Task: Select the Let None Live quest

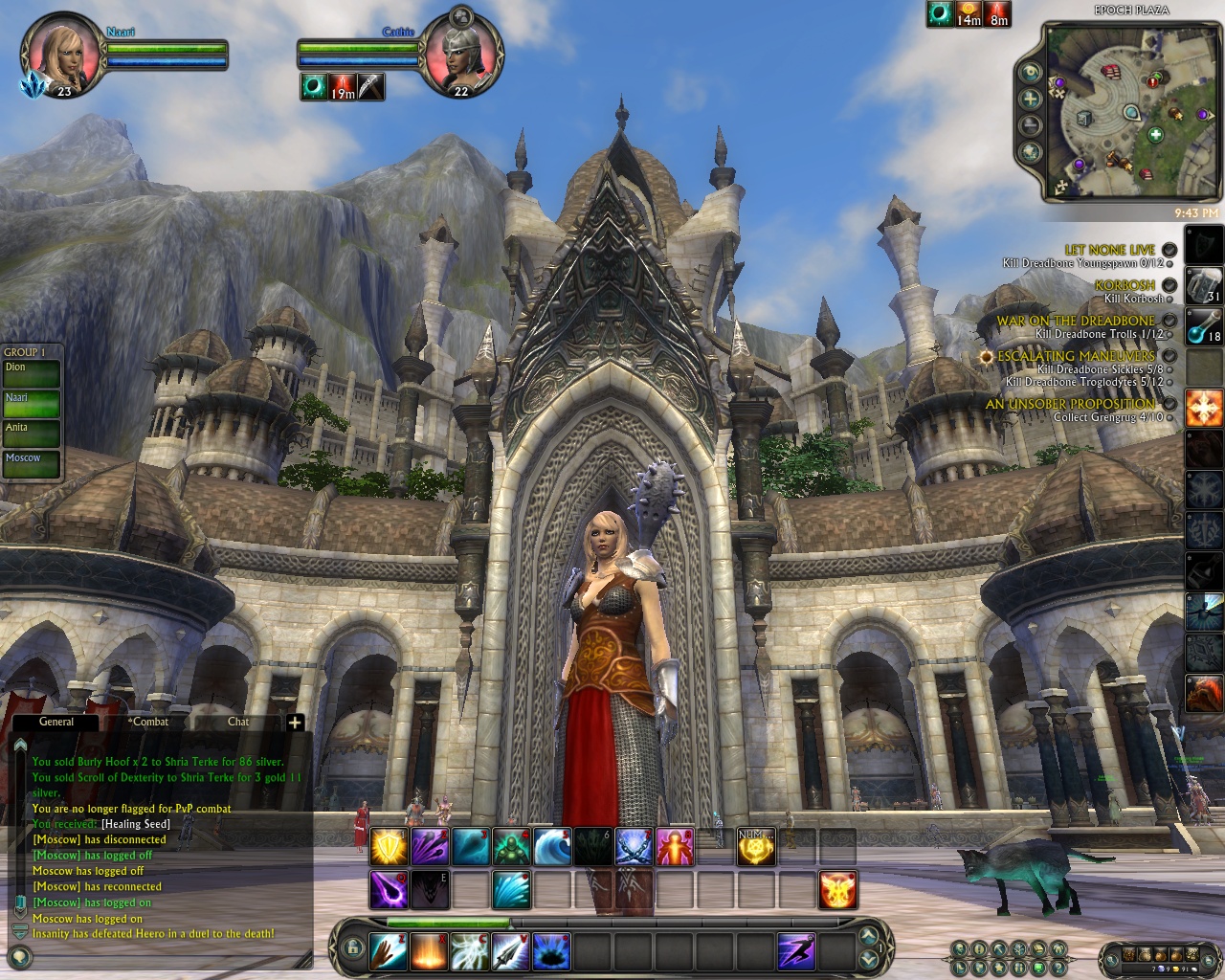Action: (1109, 250)
